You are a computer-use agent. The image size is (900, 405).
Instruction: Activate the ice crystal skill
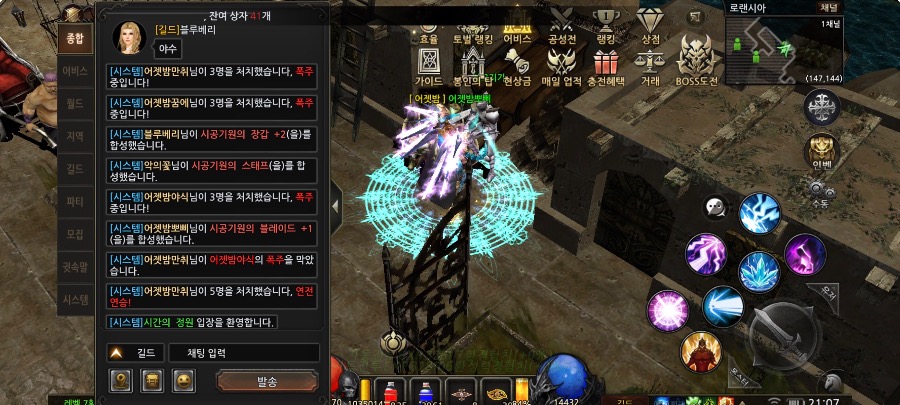(759, 271)
